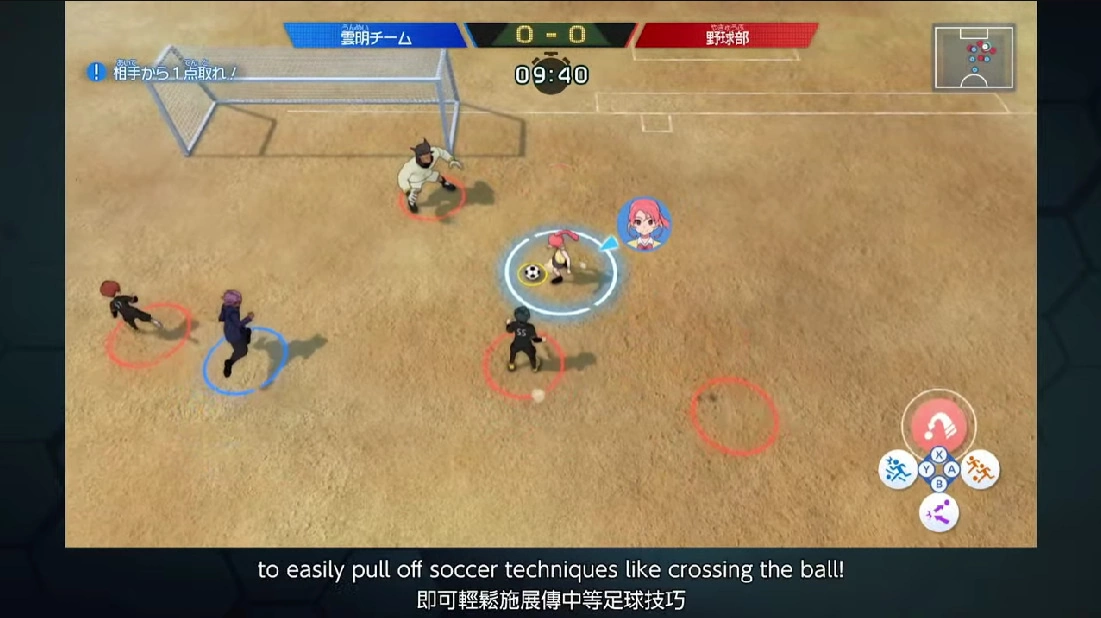Activate the blue tackle action icon
Image resolution: width=1101 pixels, height=618 pixels.
pos(898,470)
